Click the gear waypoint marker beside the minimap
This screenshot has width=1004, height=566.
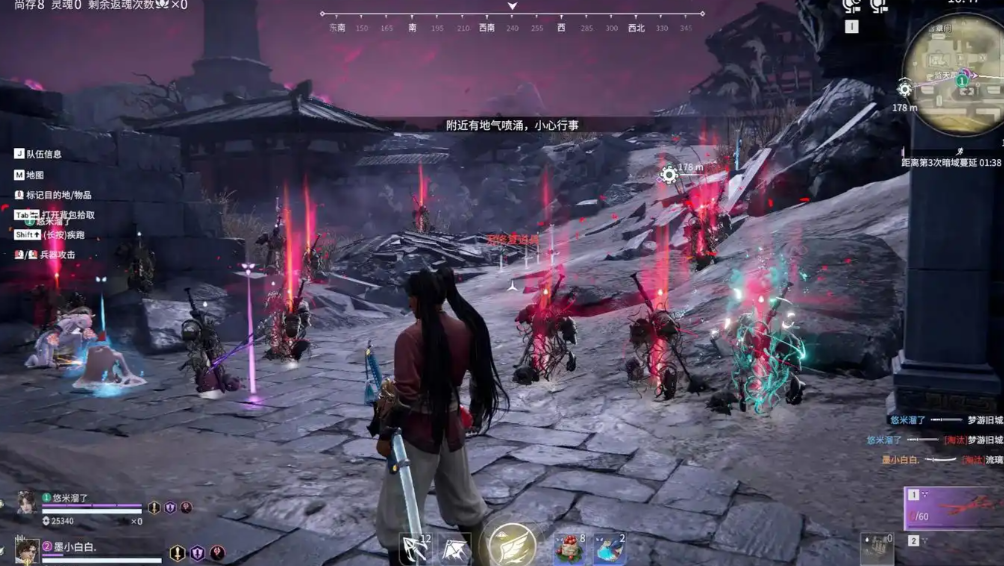coord(905,89)
